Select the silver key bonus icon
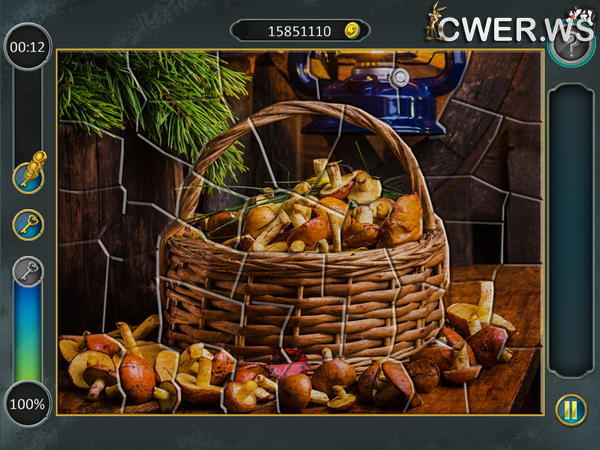The height and width of the screenshot is (450, 600). (x=28, y=271)
